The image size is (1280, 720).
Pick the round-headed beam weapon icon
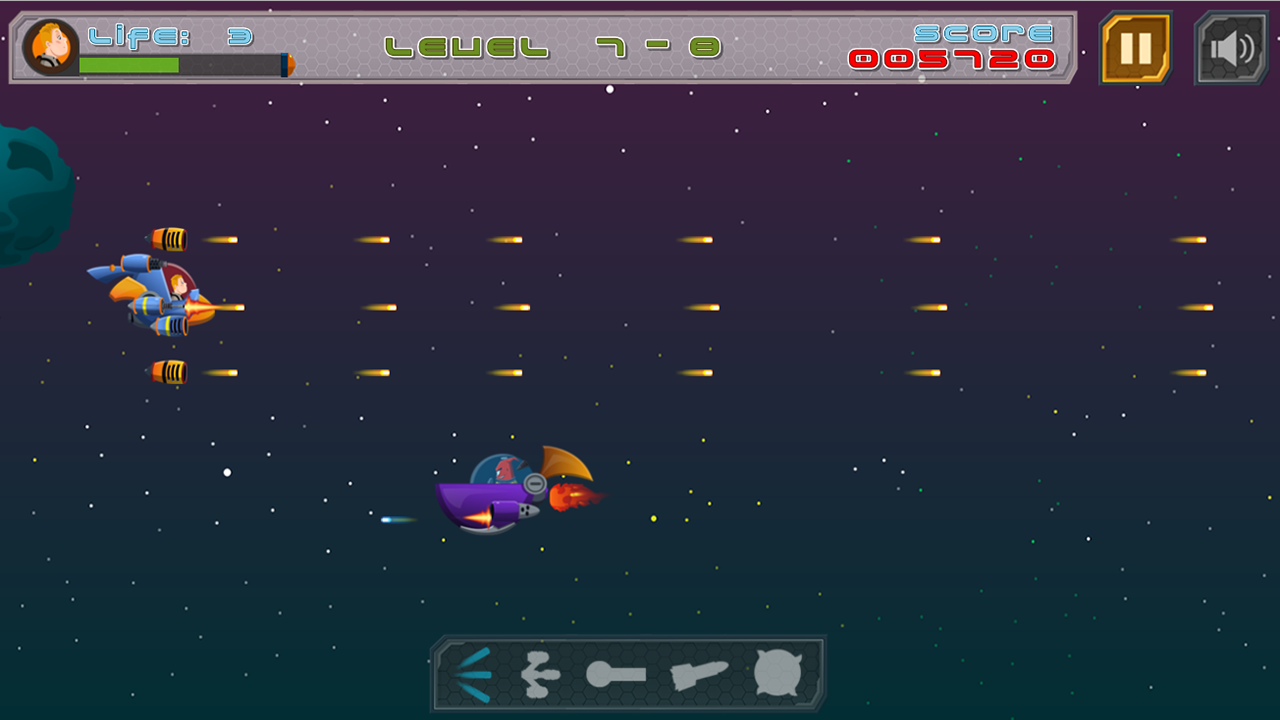coord(614,675)
